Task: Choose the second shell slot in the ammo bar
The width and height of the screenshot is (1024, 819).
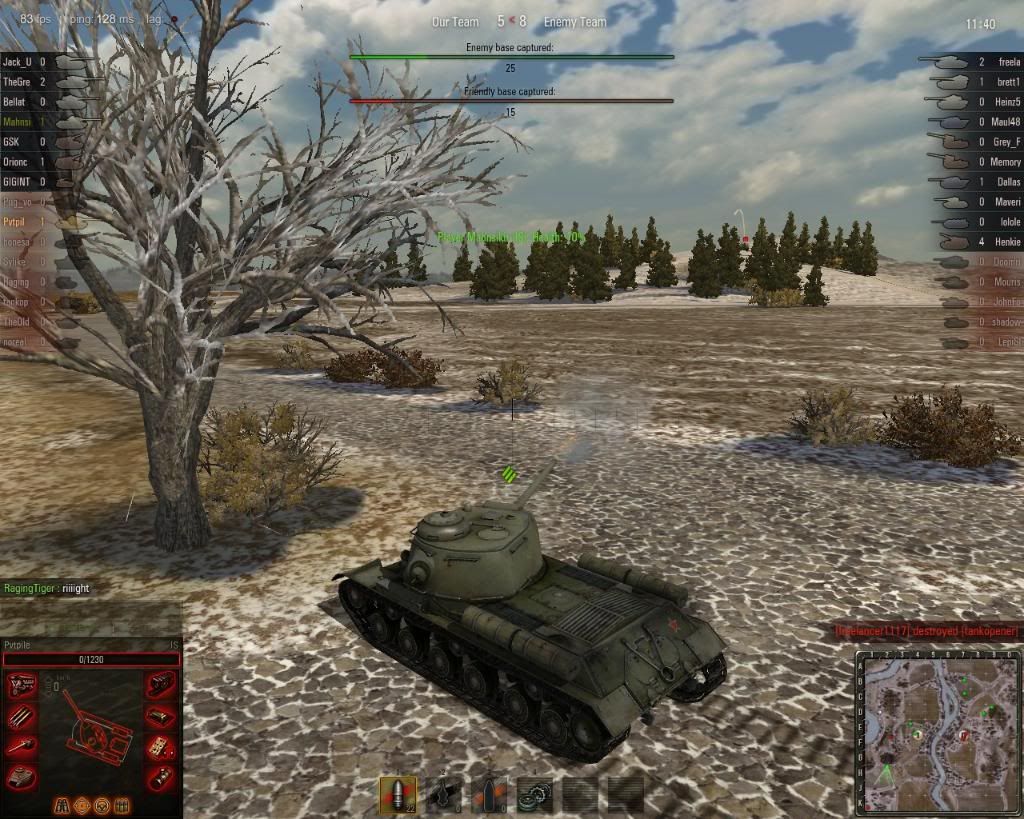Action: click(444, 794)
